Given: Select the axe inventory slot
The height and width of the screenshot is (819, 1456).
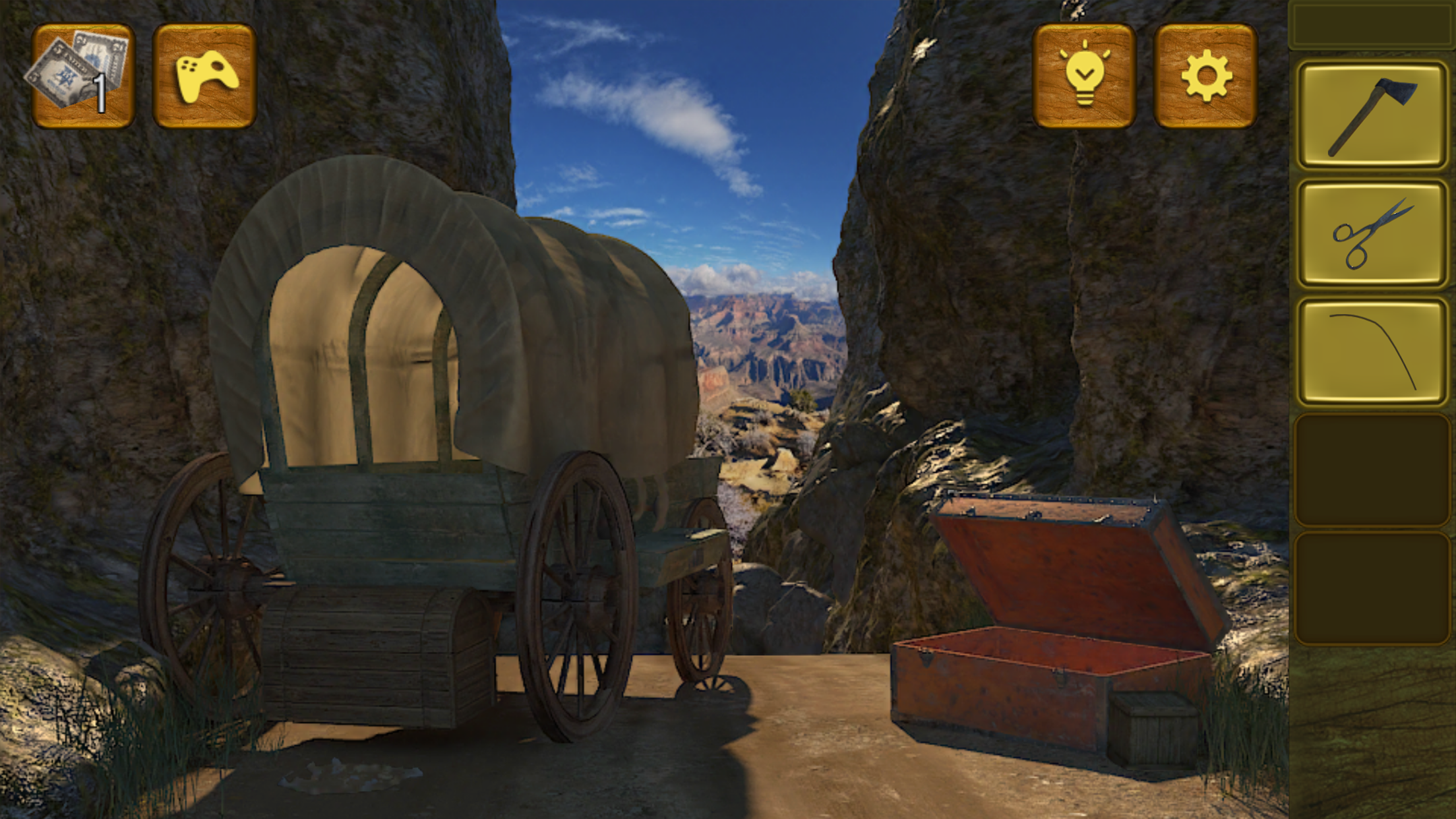Looking at the screenshot, I should [x=1372, y=115].
